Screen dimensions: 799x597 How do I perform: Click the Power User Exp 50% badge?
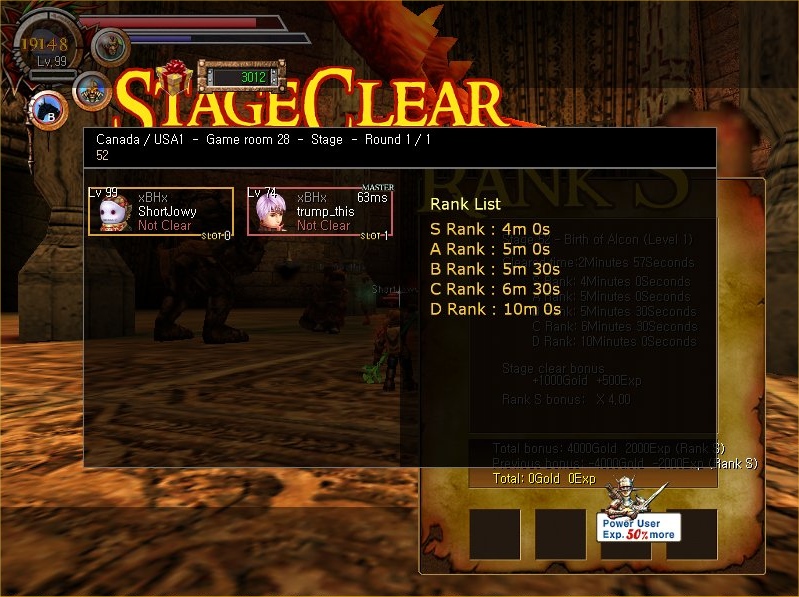tap(640, 527)
